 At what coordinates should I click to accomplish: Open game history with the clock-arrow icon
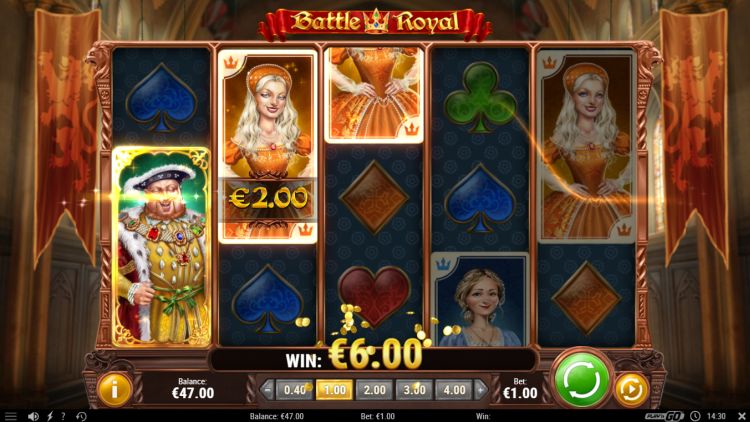(x=80, y=416)
